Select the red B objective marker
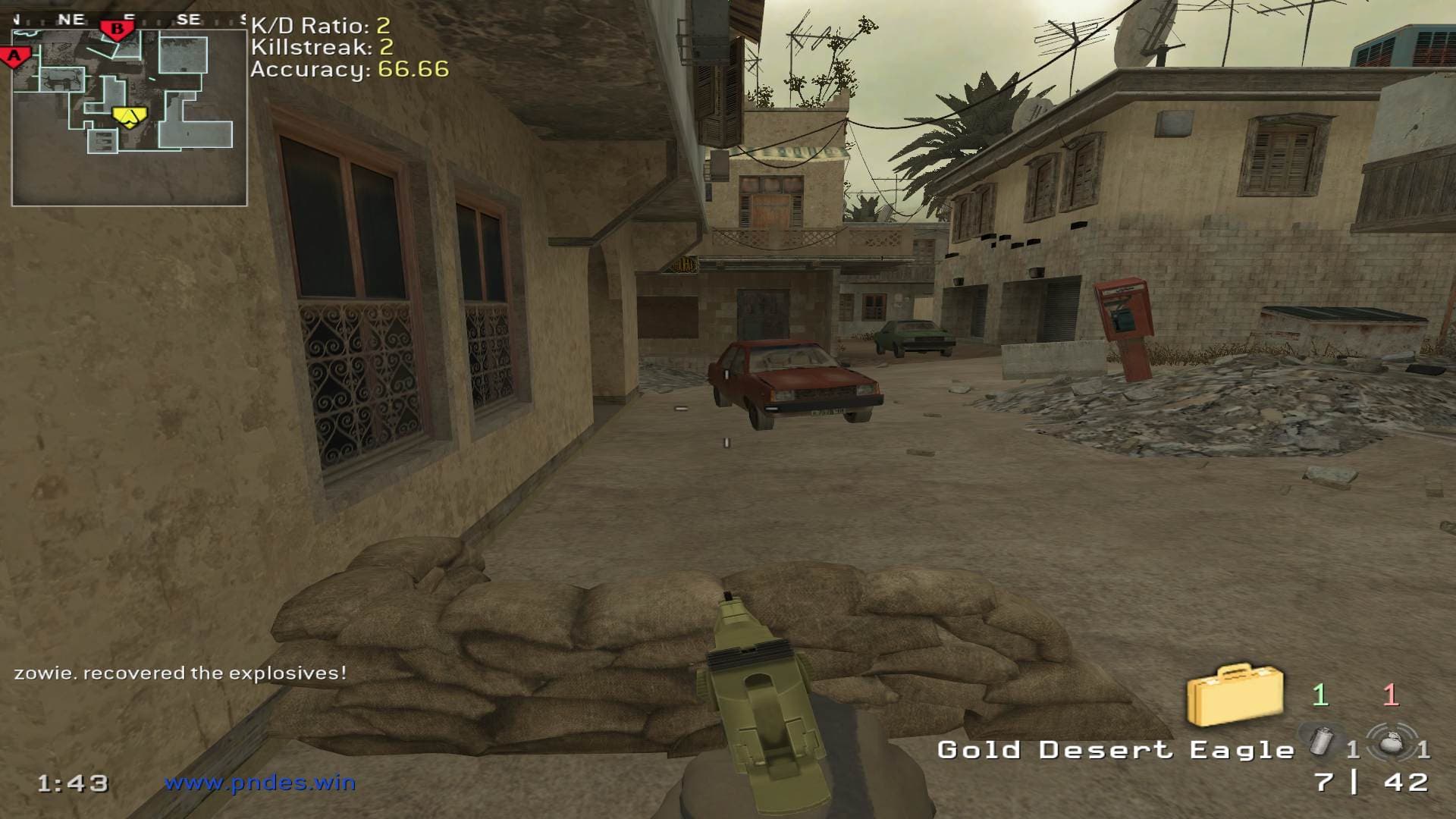 pos(117,30)
